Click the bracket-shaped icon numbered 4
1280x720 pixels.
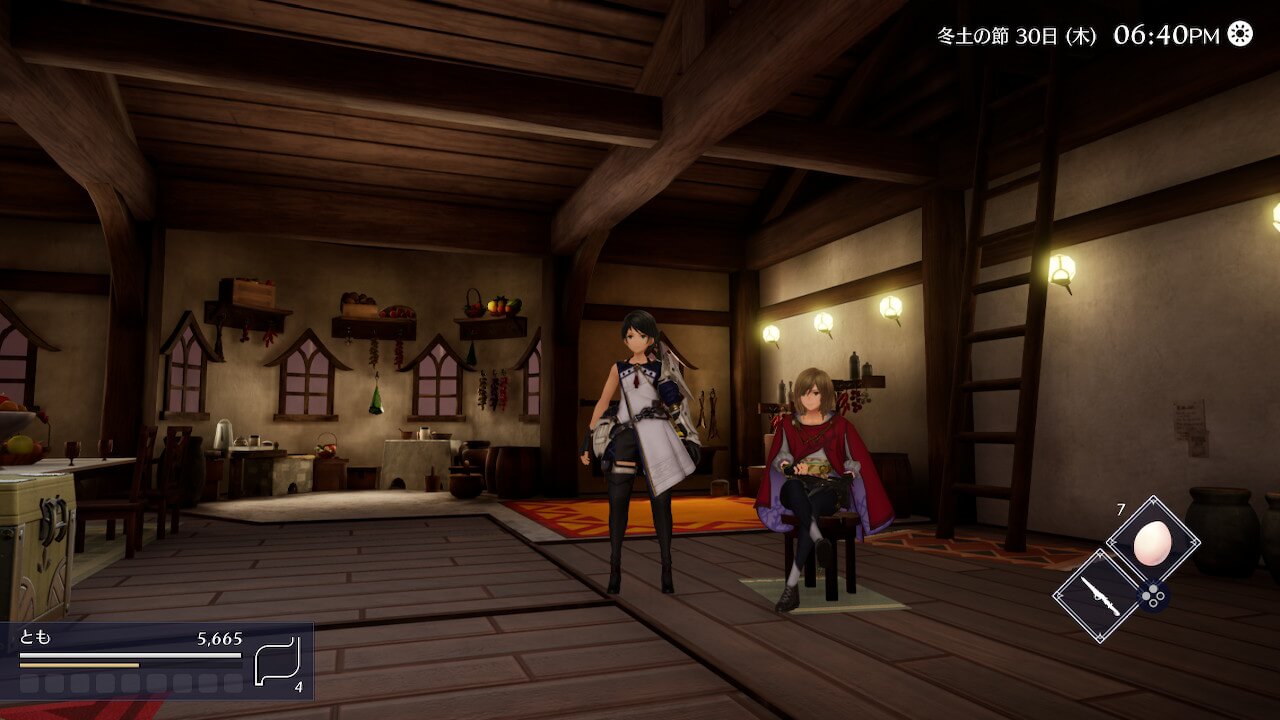(277, 659)
